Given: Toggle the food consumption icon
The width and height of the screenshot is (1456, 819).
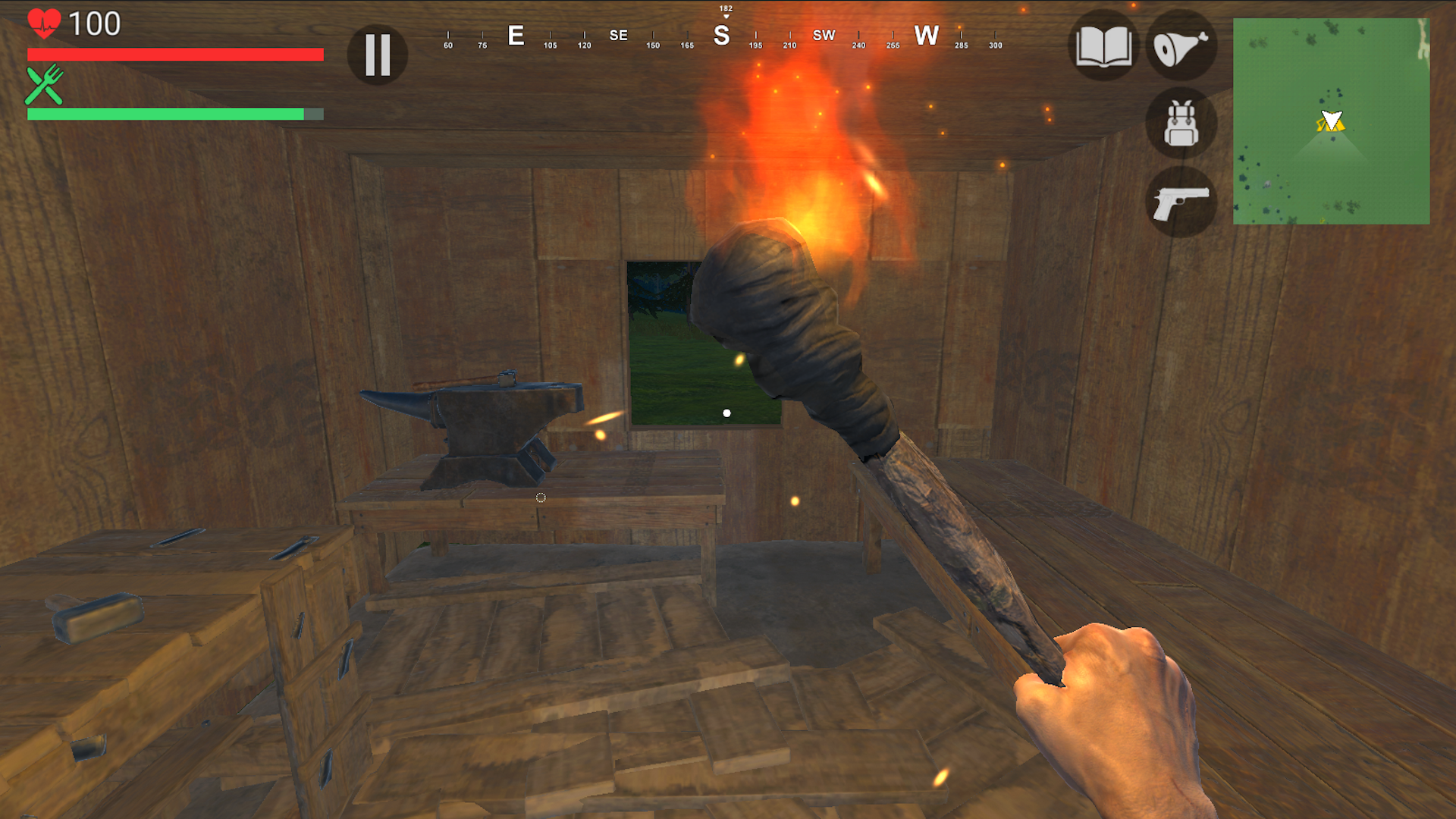Looking at the screenshot, I should pos(1181,47).
